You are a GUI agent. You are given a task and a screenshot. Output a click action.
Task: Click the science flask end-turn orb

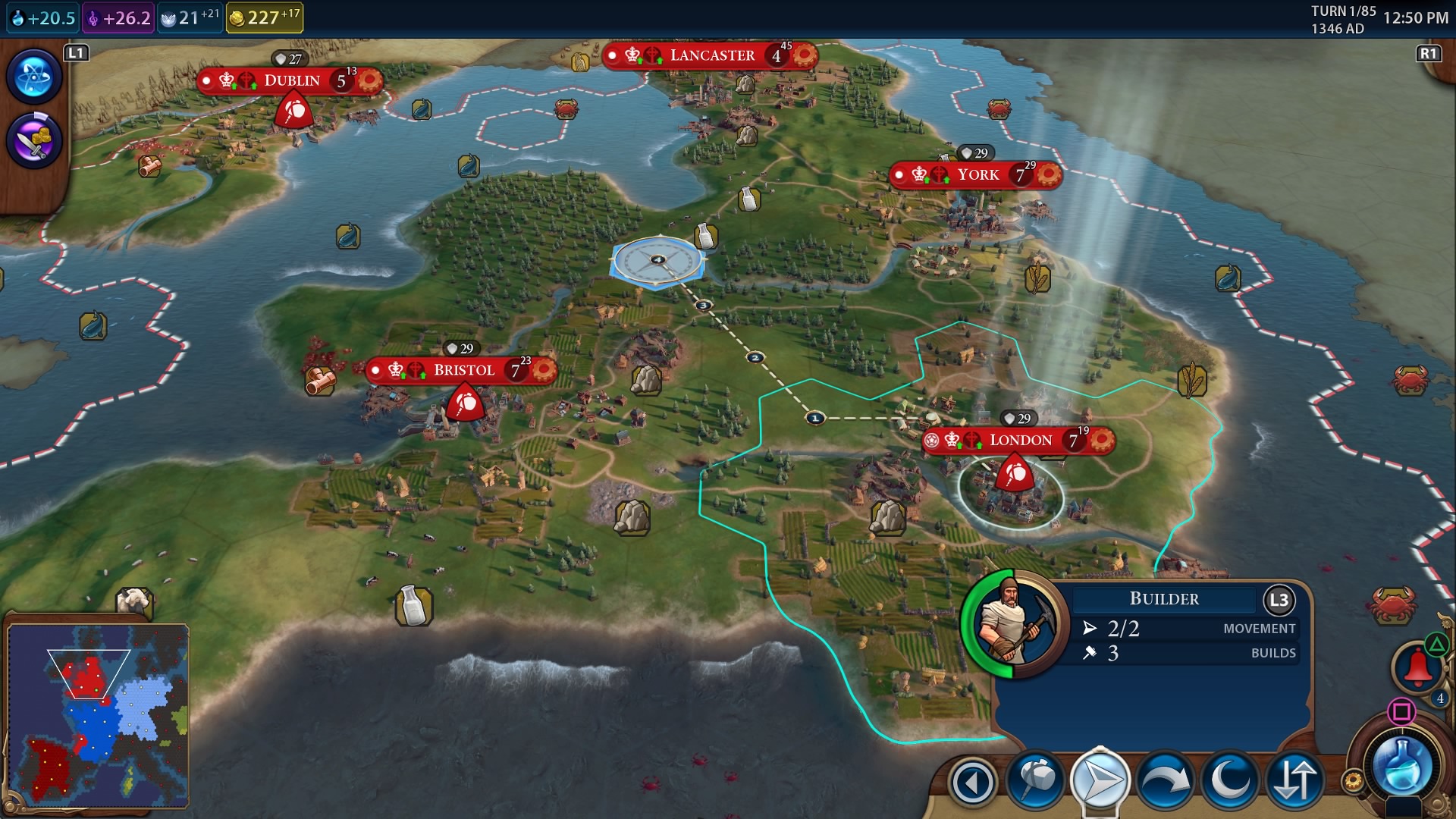click(1402, 767)
